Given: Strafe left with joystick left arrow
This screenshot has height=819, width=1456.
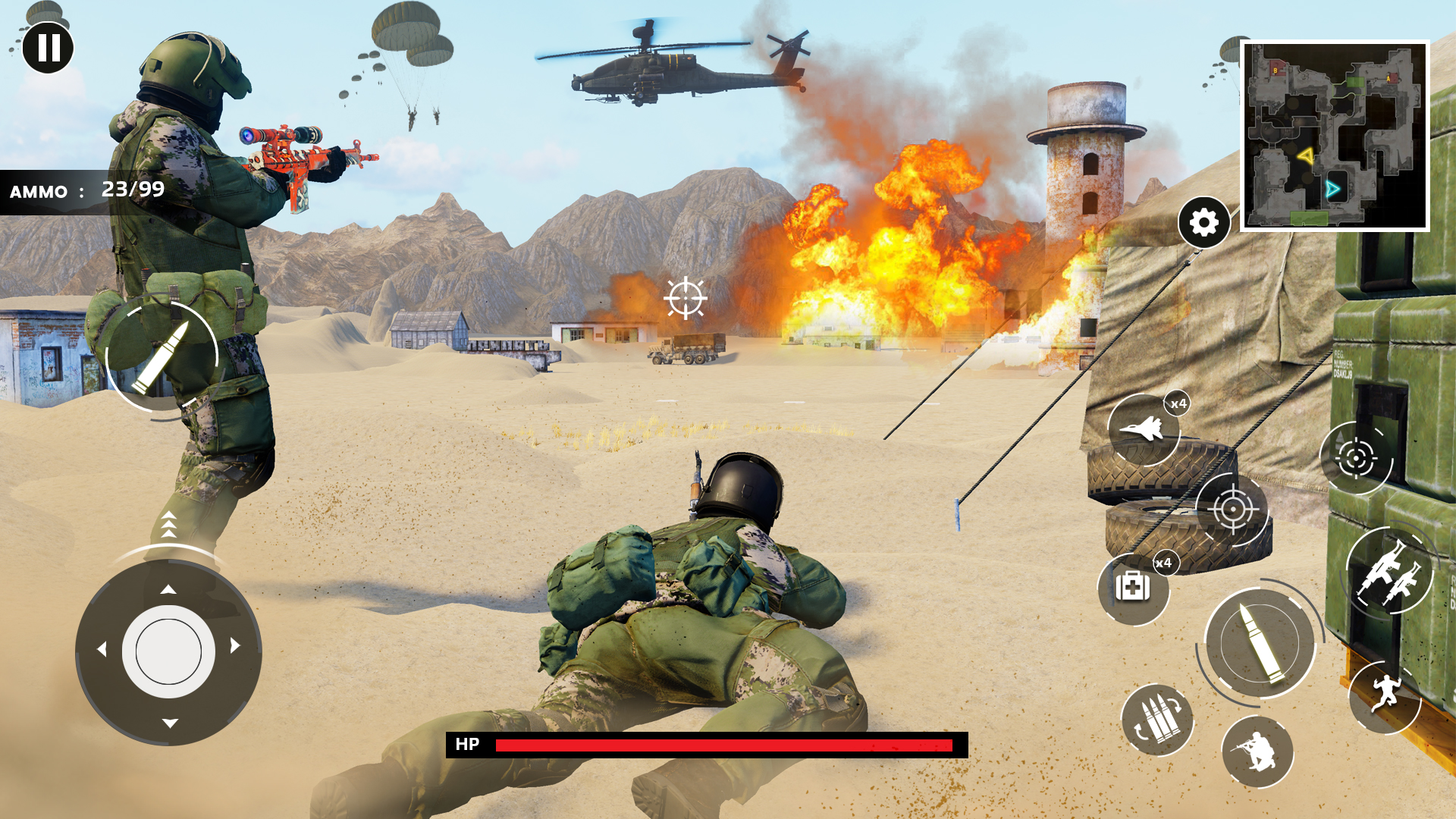Looking at the screenshot, I should pos(102,649).
